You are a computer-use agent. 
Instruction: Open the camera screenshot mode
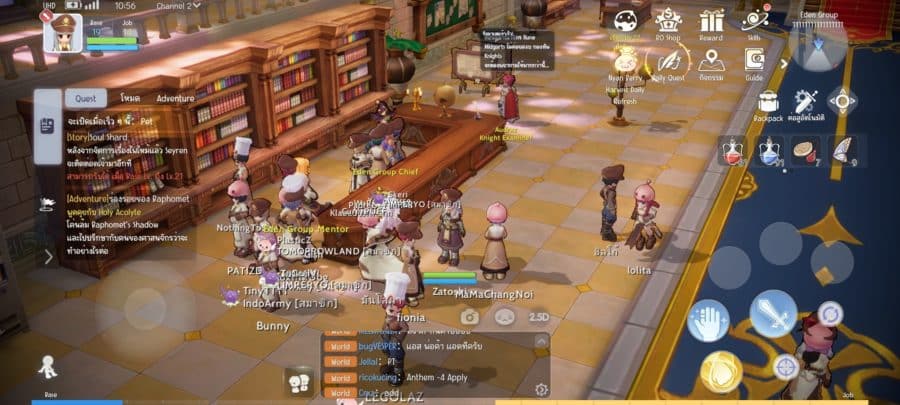tap(468, 316)
